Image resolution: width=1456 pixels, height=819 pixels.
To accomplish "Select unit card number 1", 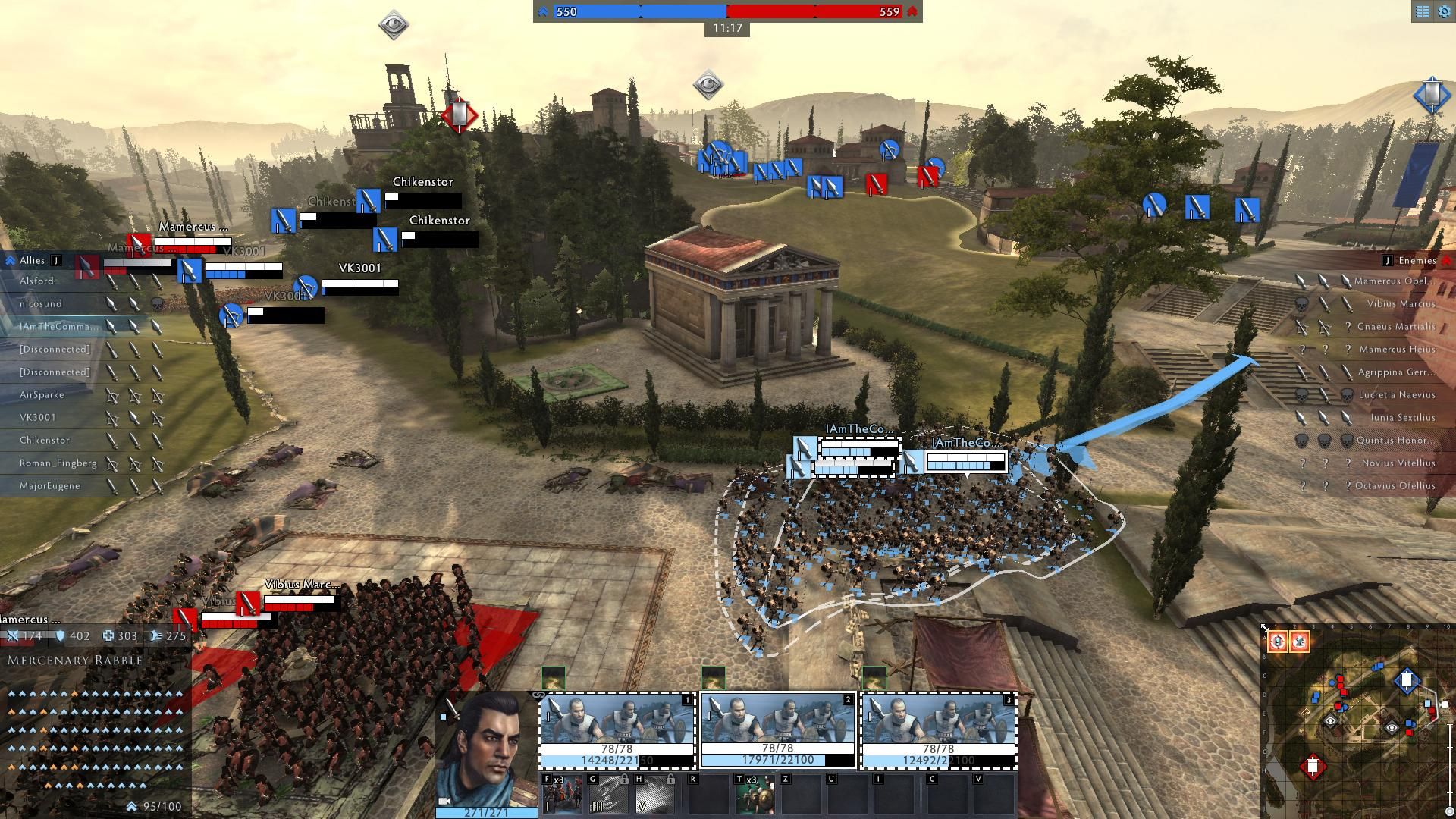I will tap(617, 730).
